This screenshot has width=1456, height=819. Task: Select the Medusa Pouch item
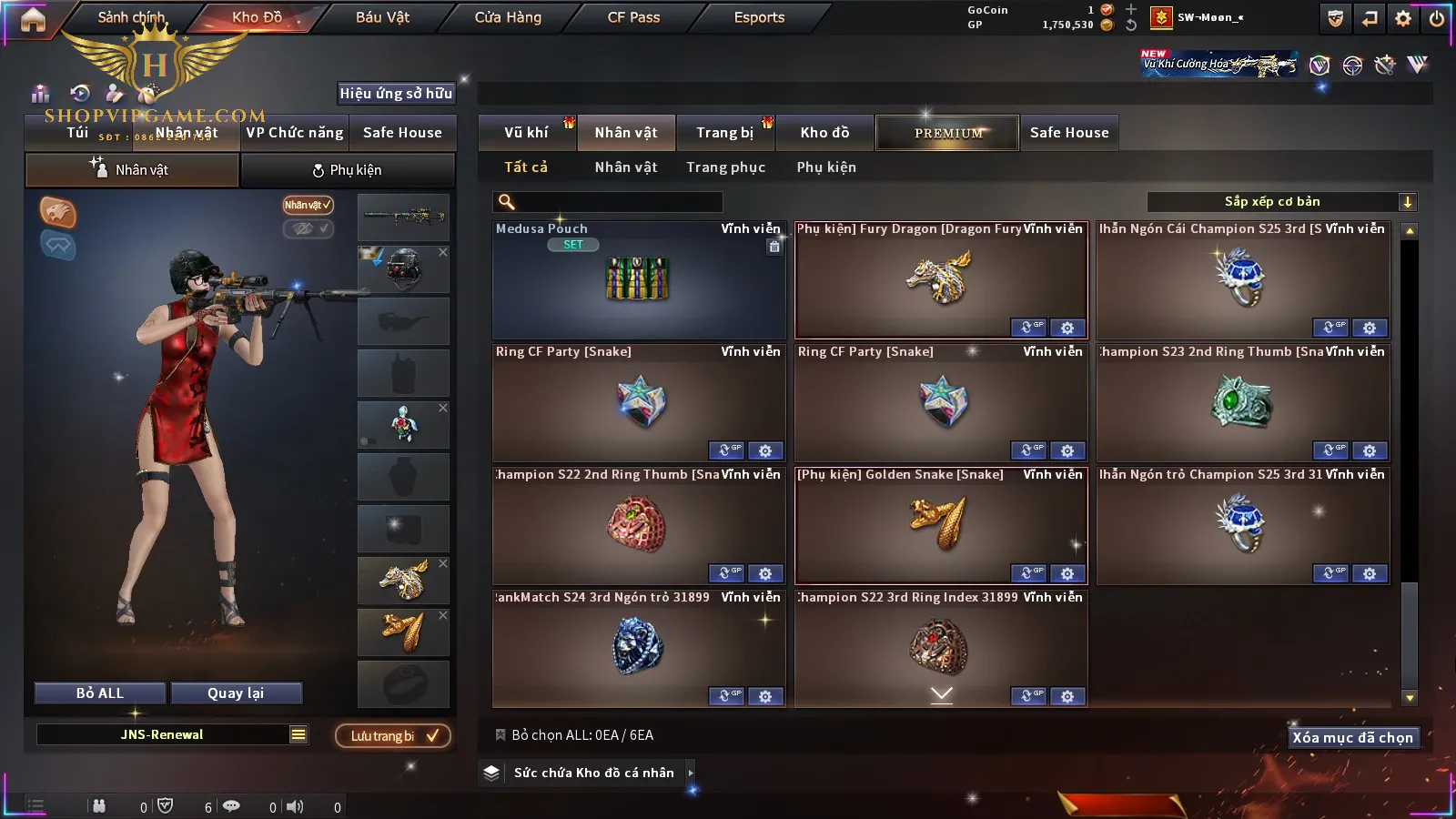[x=638, y=280]
